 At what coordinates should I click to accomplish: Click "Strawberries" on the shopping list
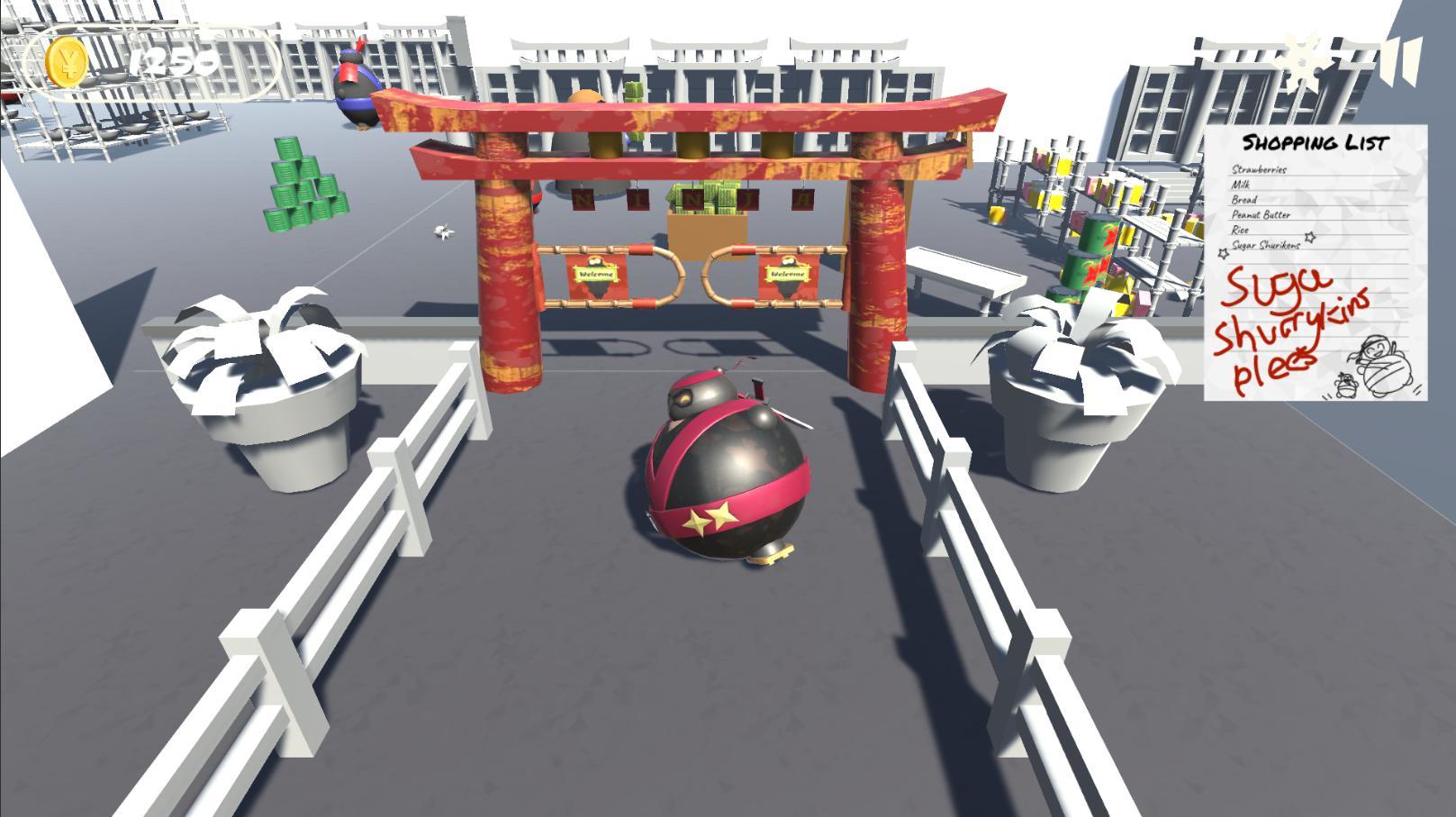(x=1258, y=168)
